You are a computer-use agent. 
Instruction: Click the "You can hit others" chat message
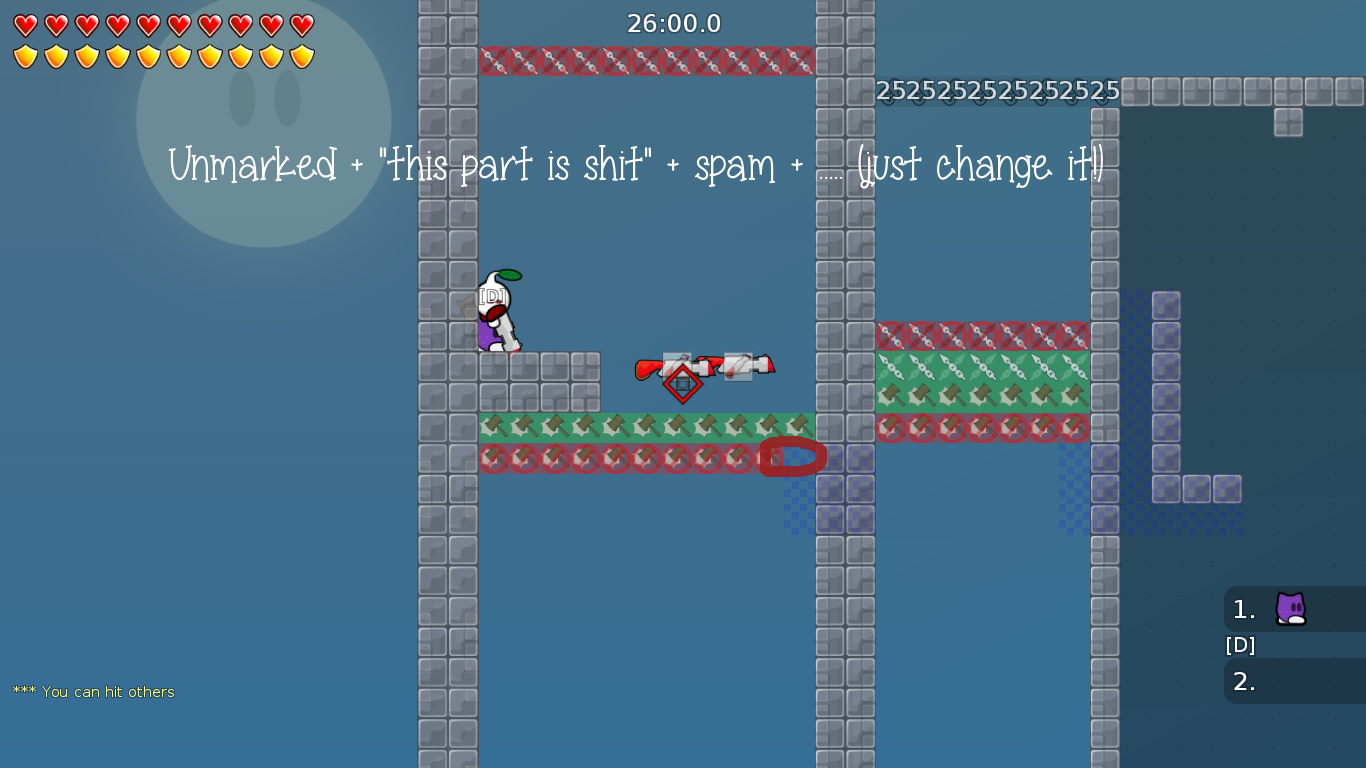point(95,691)
